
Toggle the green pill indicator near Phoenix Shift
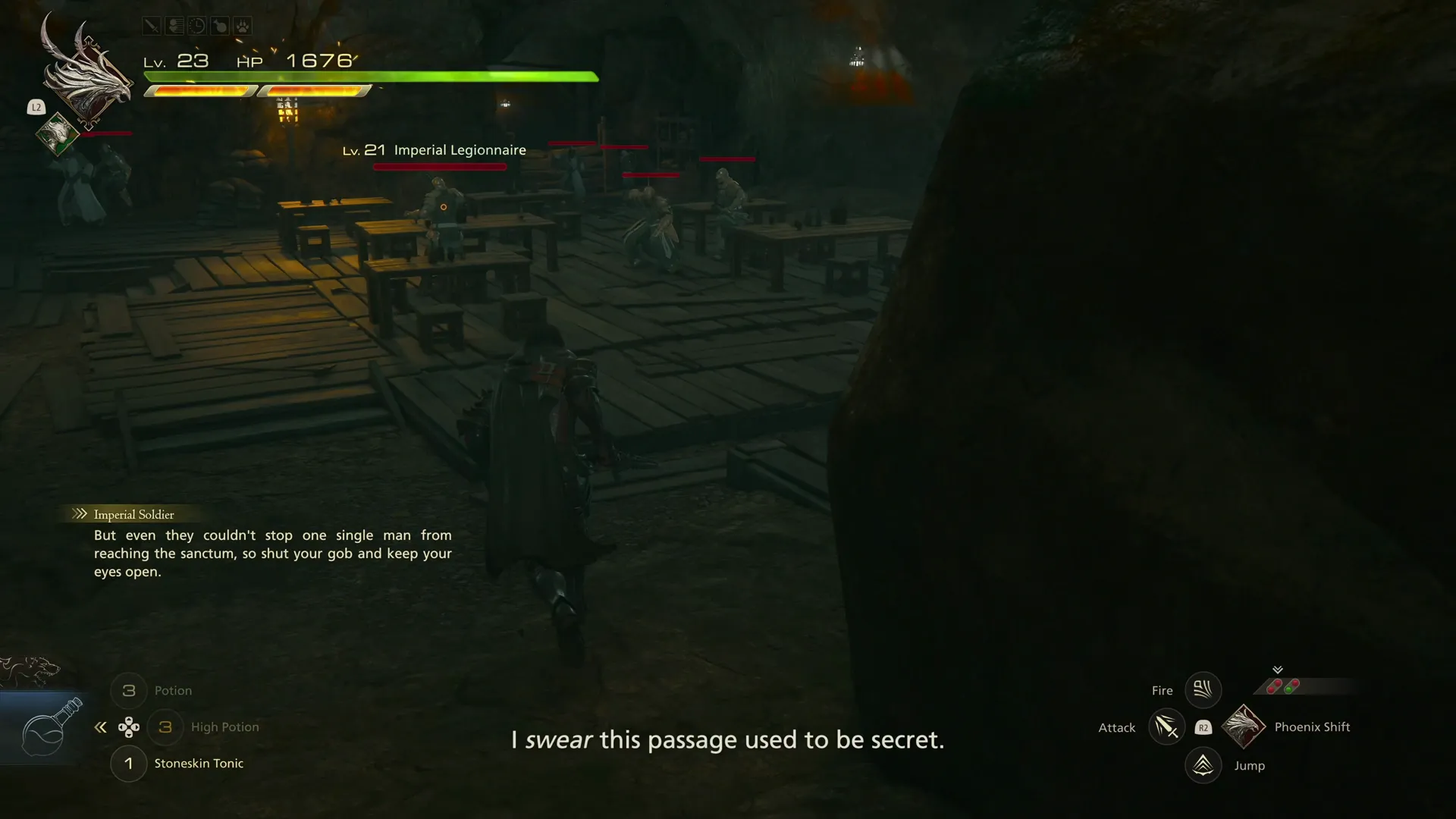click(x=1288, y=690)
